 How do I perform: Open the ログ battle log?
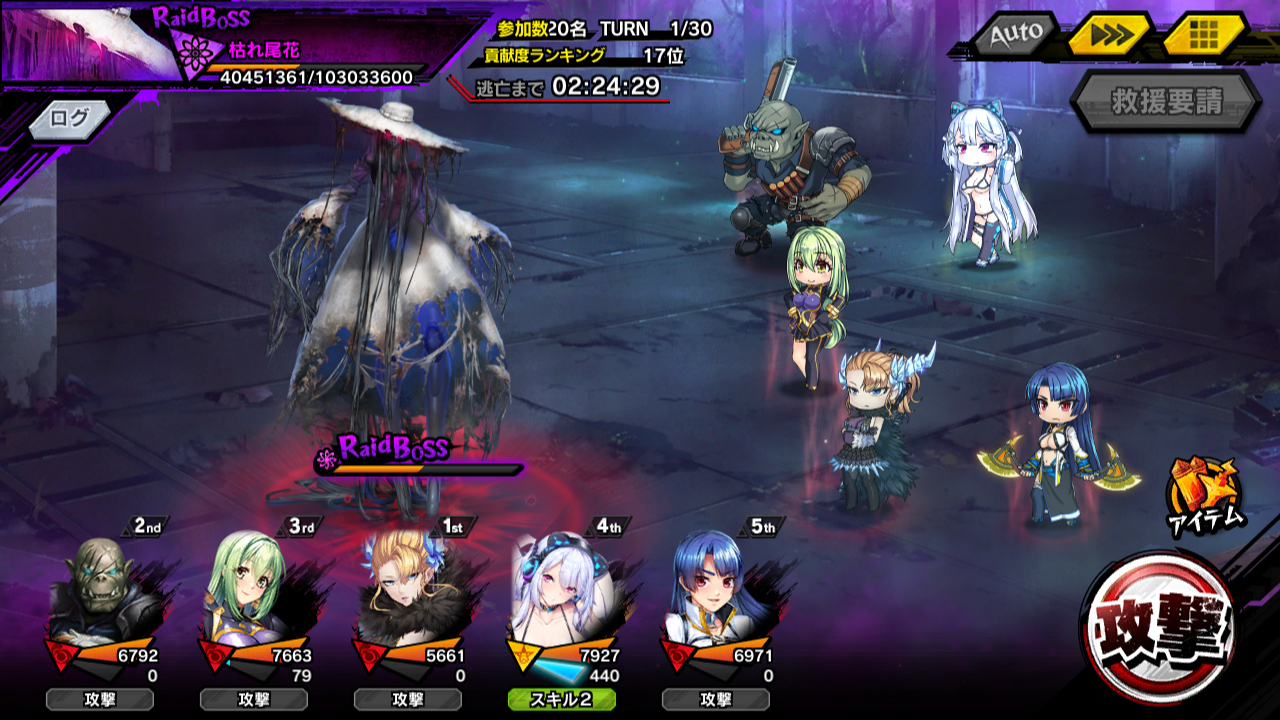pyautogui.click(x=69, y=118)
